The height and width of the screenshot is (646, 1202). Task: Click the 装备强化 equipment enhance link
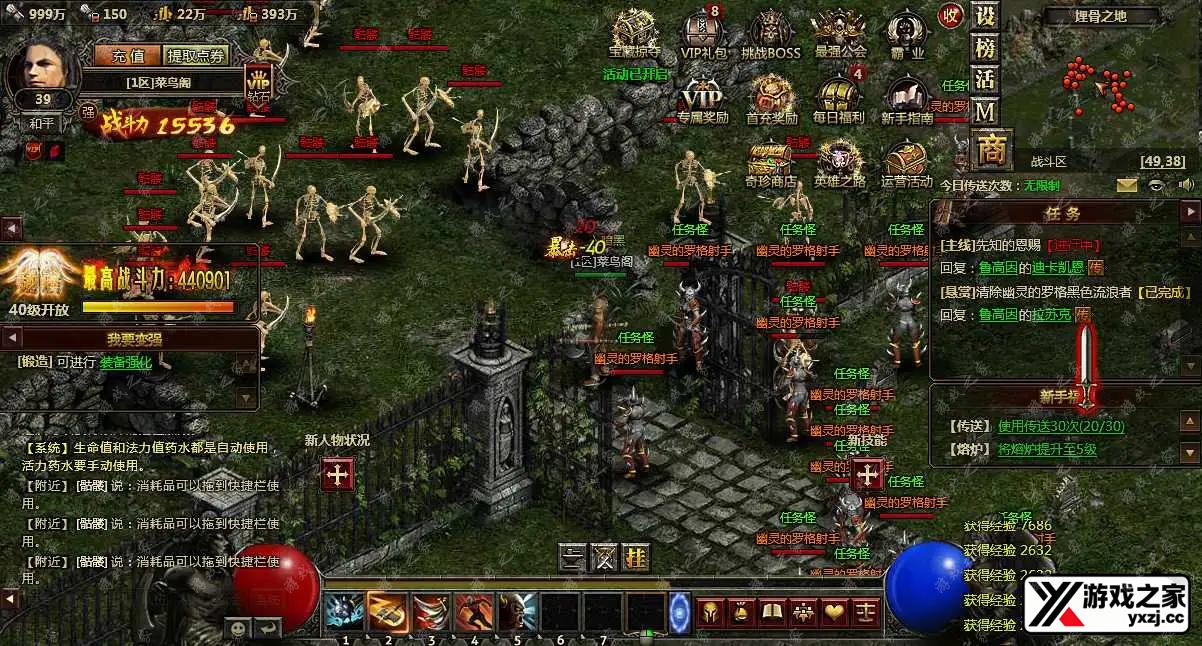tap(126, 363)
